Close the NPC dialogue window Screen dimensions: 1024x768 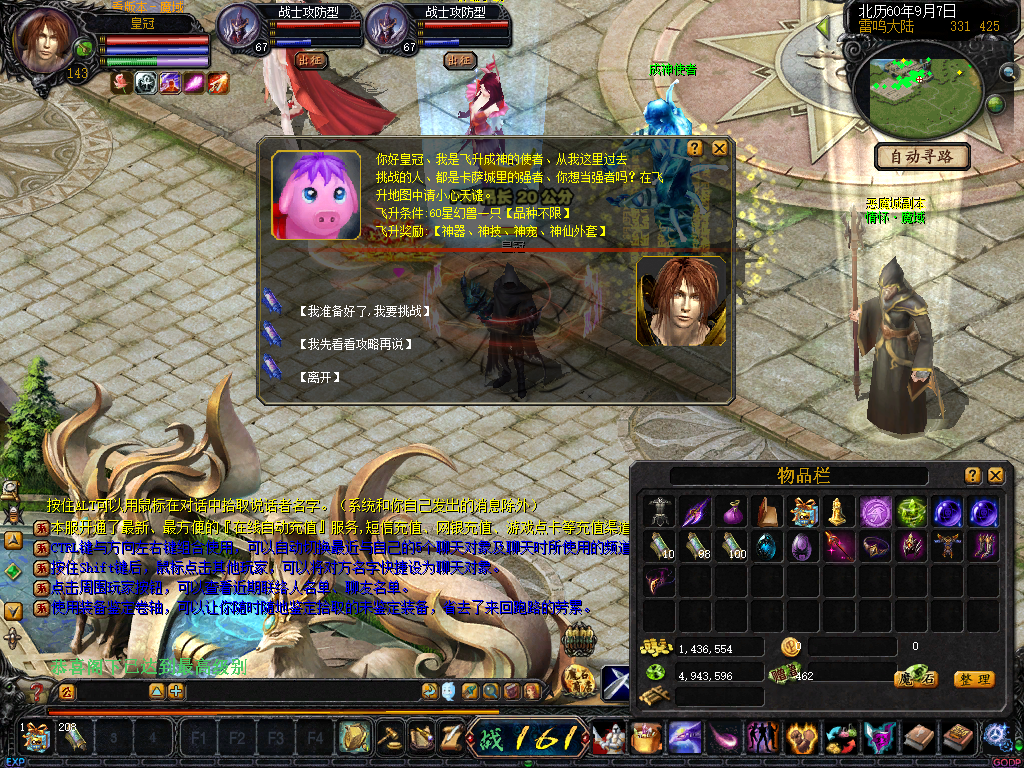coord(719,148)
